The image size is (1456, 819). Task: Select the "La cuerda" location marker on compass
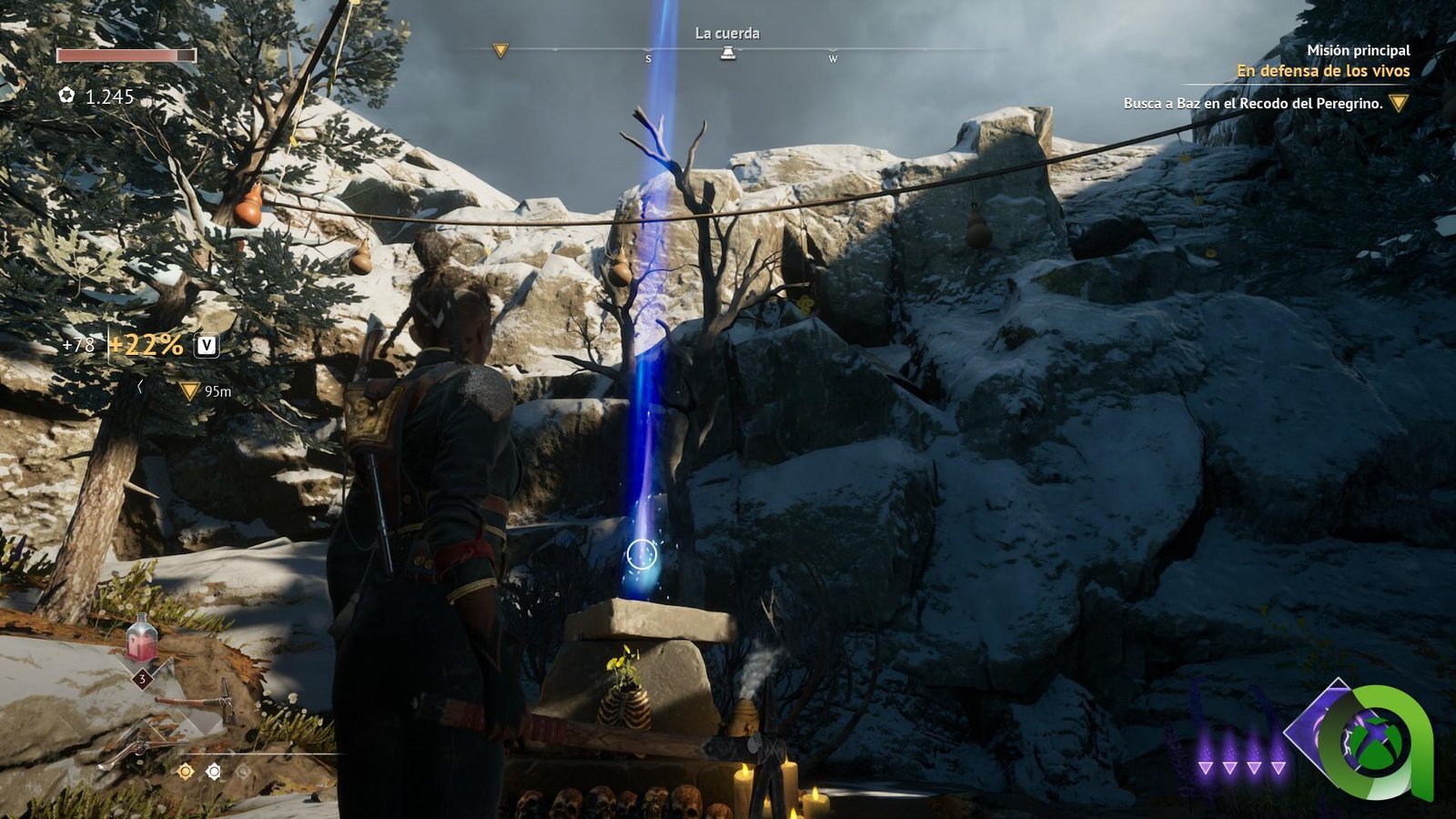coord(728,54)
